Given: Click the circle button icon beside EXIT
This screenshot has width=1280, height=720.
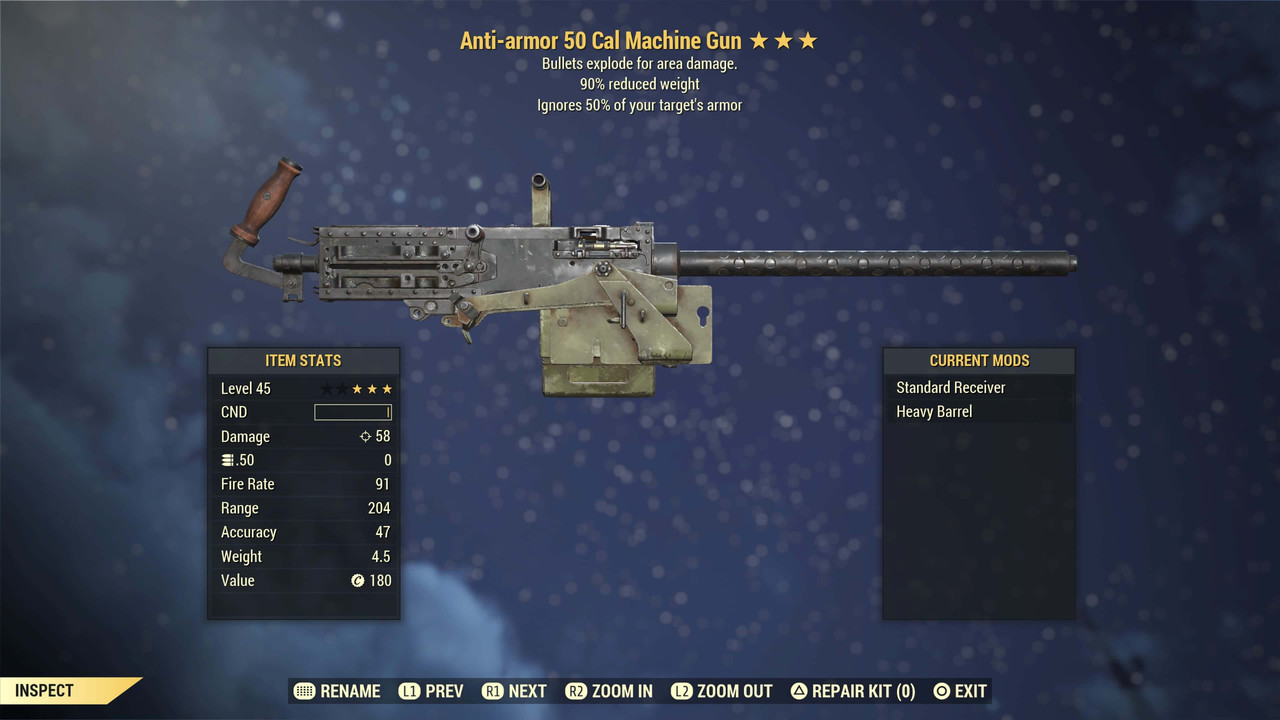Looking at the screenshot, I should click(941, 691).
